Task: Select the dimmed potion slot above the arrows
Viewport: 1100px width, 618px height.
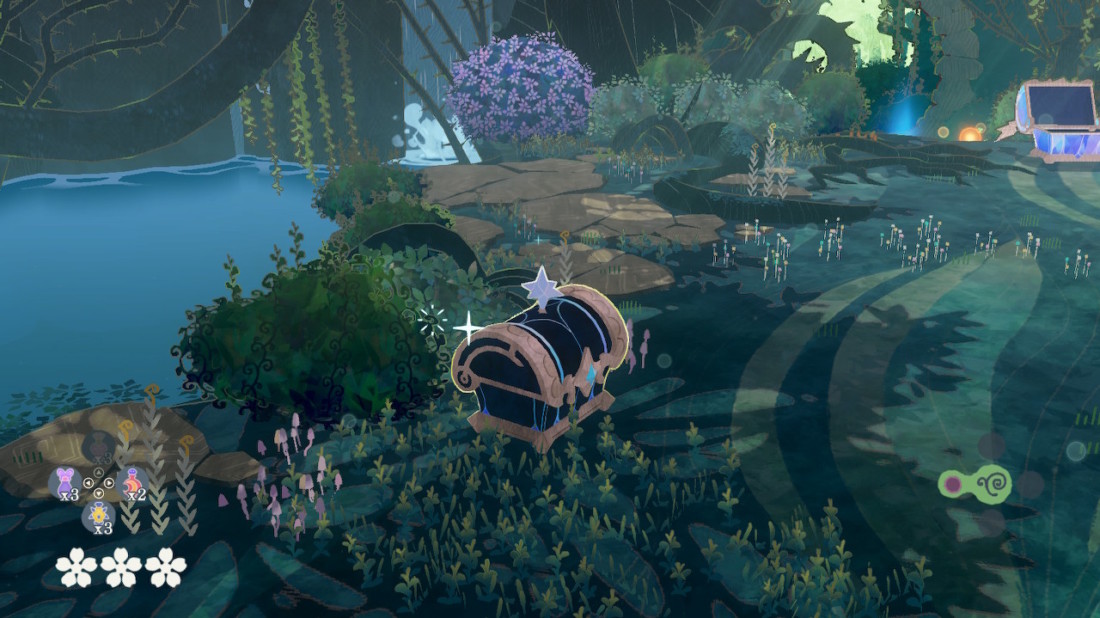Action: pos(98,448)
